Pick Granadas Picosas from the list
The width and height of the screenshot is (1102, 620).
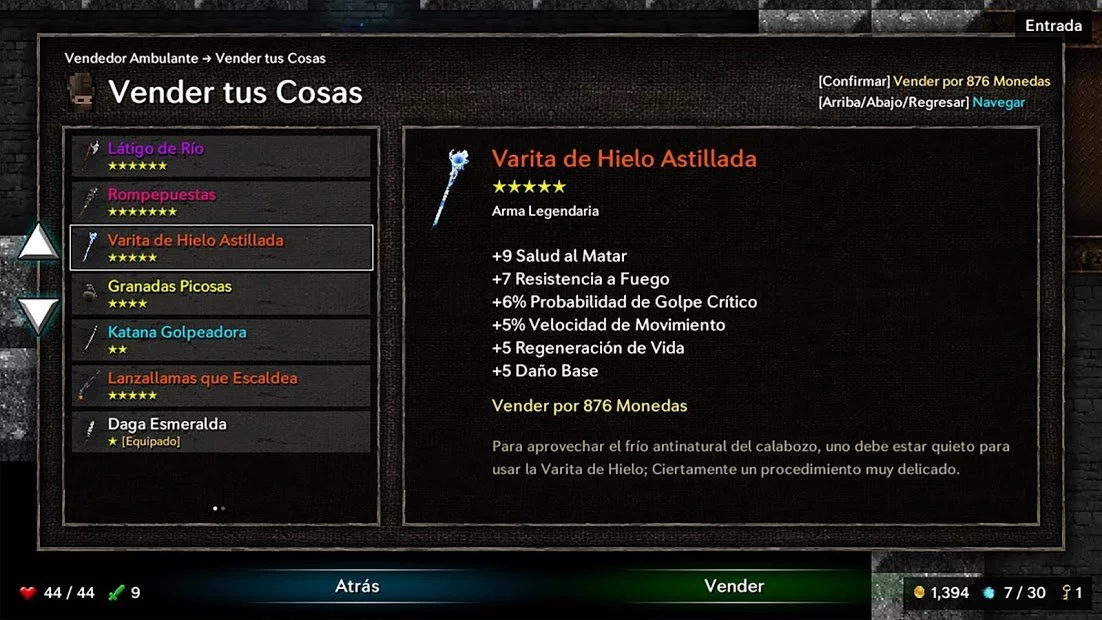(221, 294)
